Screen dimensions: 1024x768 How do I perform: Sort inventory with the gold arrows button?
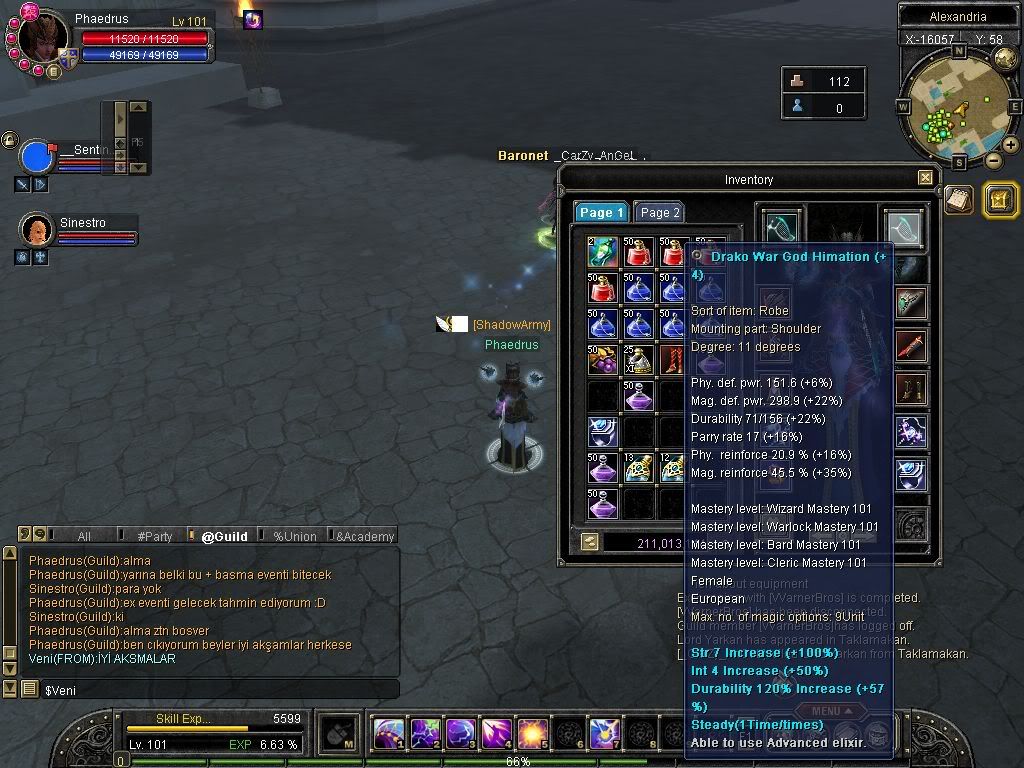tap(590, 541)
